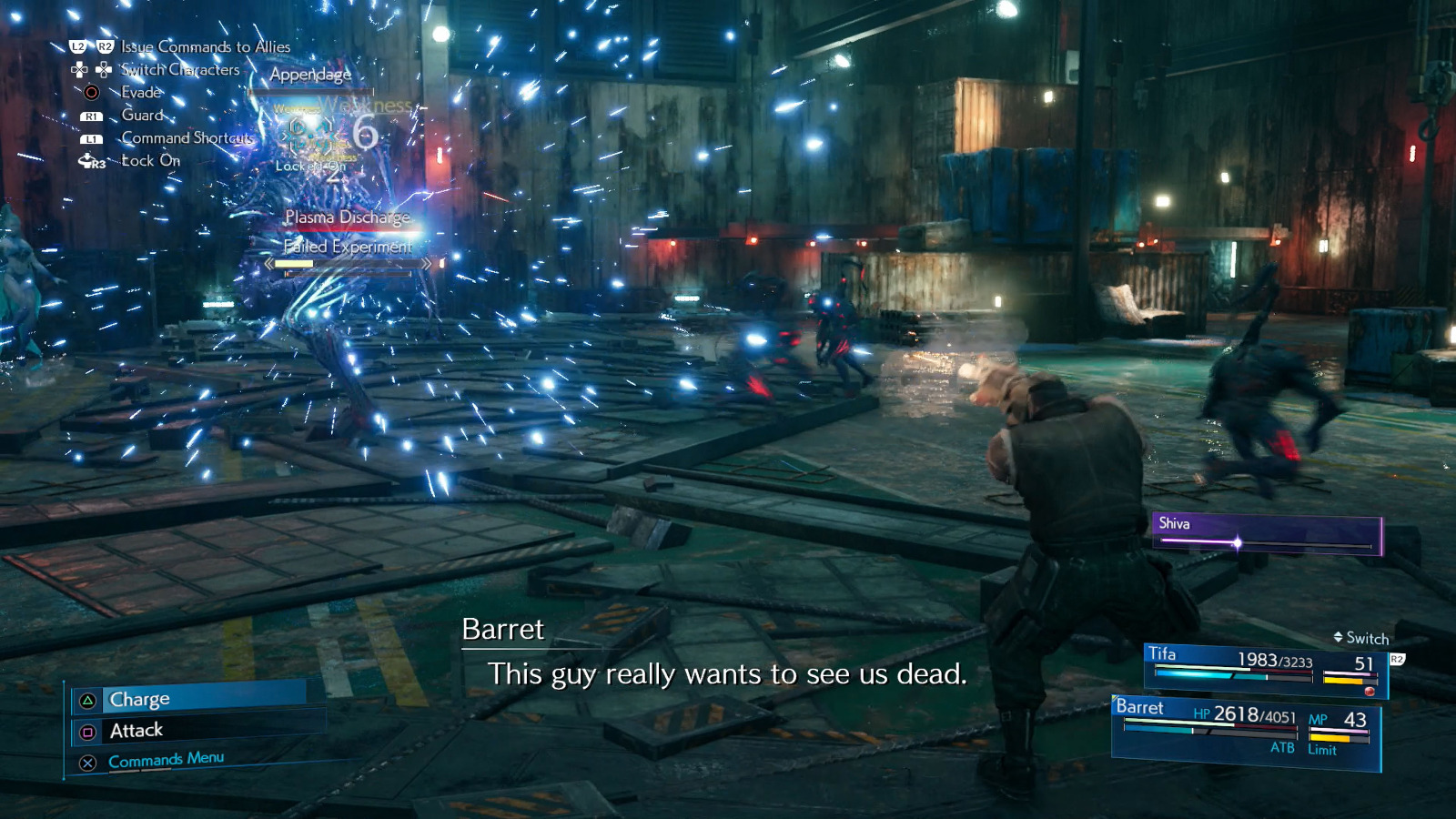
Task: Click the Shiva summon gauge slider
Action: tap(1239, 543)
